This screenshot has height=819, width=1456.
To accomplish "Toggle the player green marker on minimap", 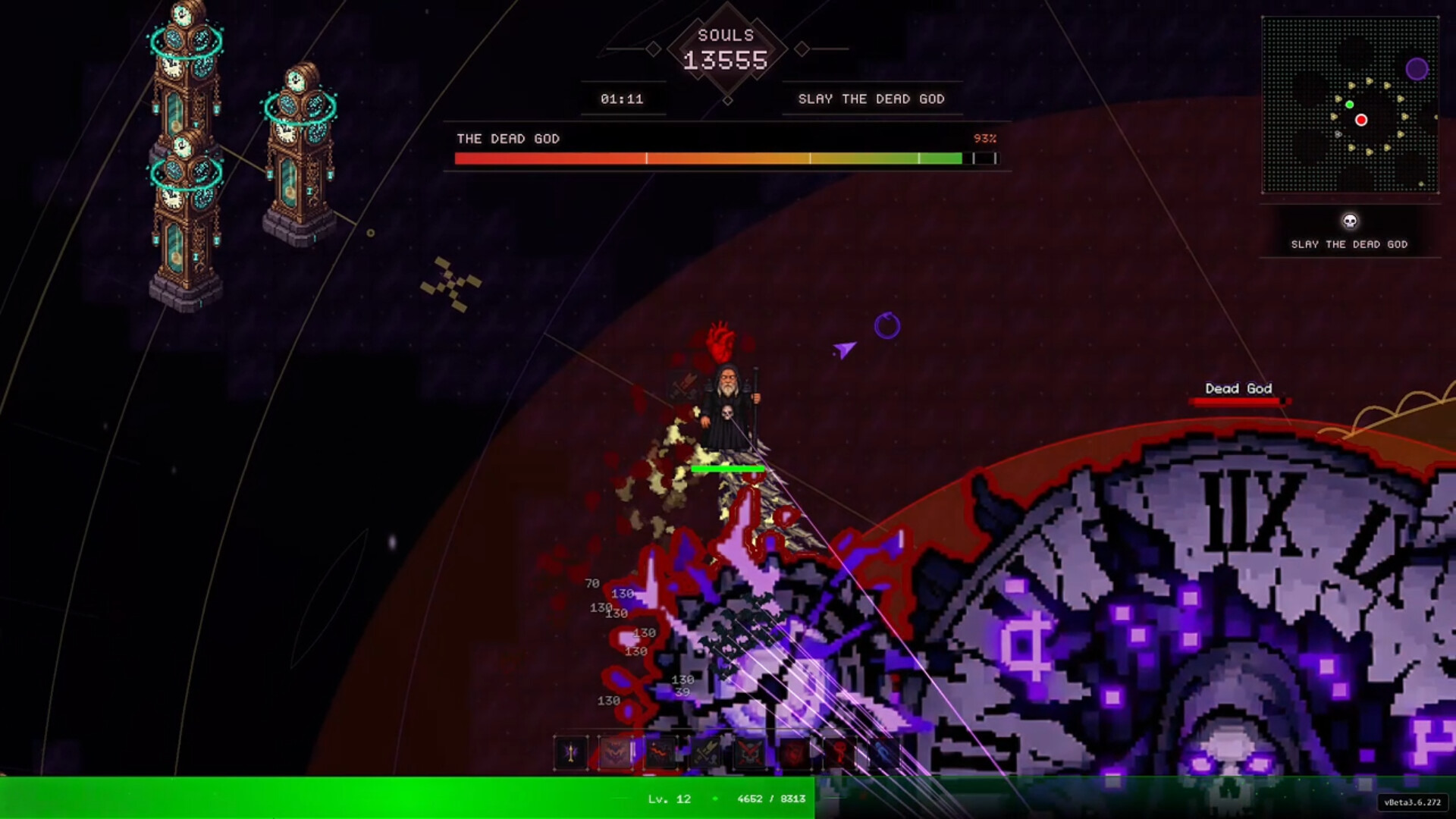I will [x=1349, y=104].
